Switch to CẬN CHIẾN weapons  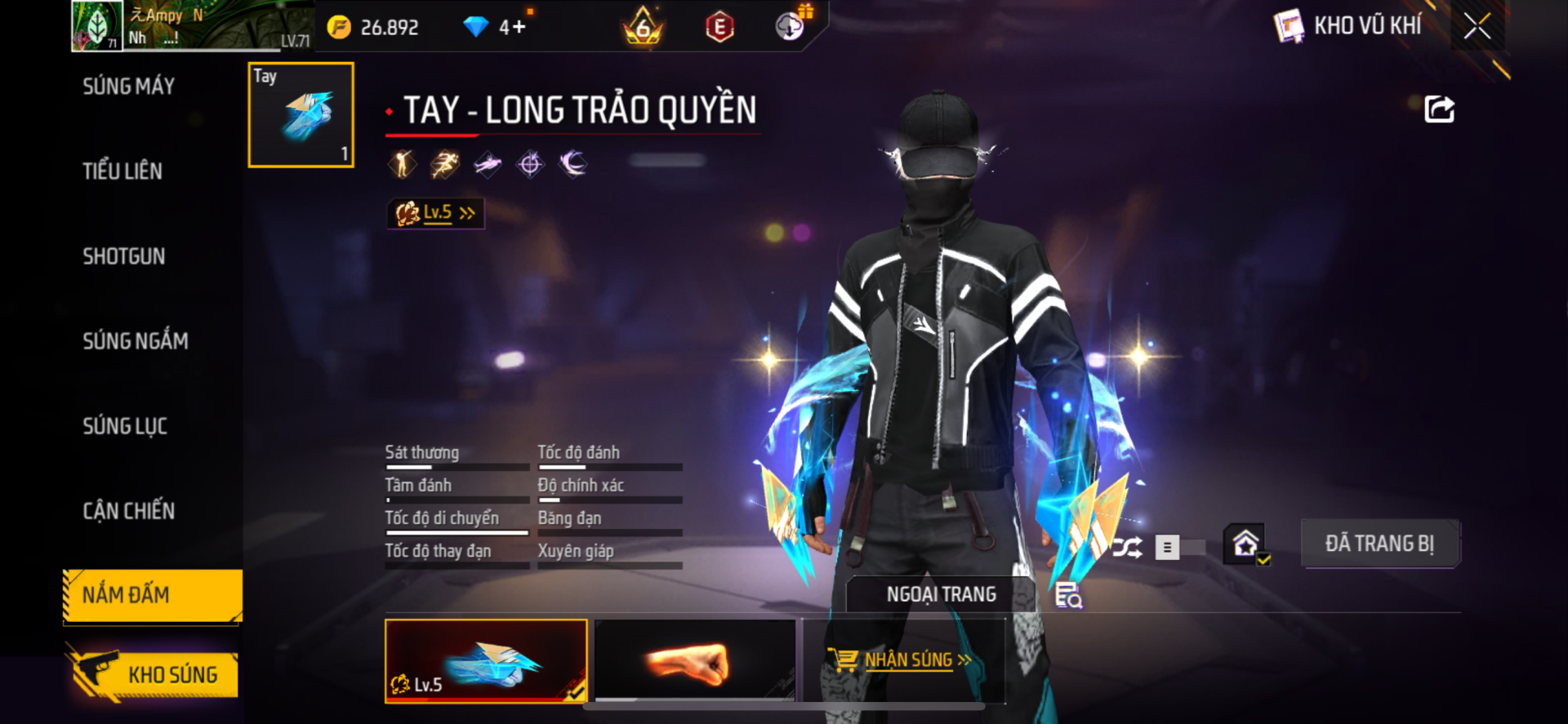[128, 511]
